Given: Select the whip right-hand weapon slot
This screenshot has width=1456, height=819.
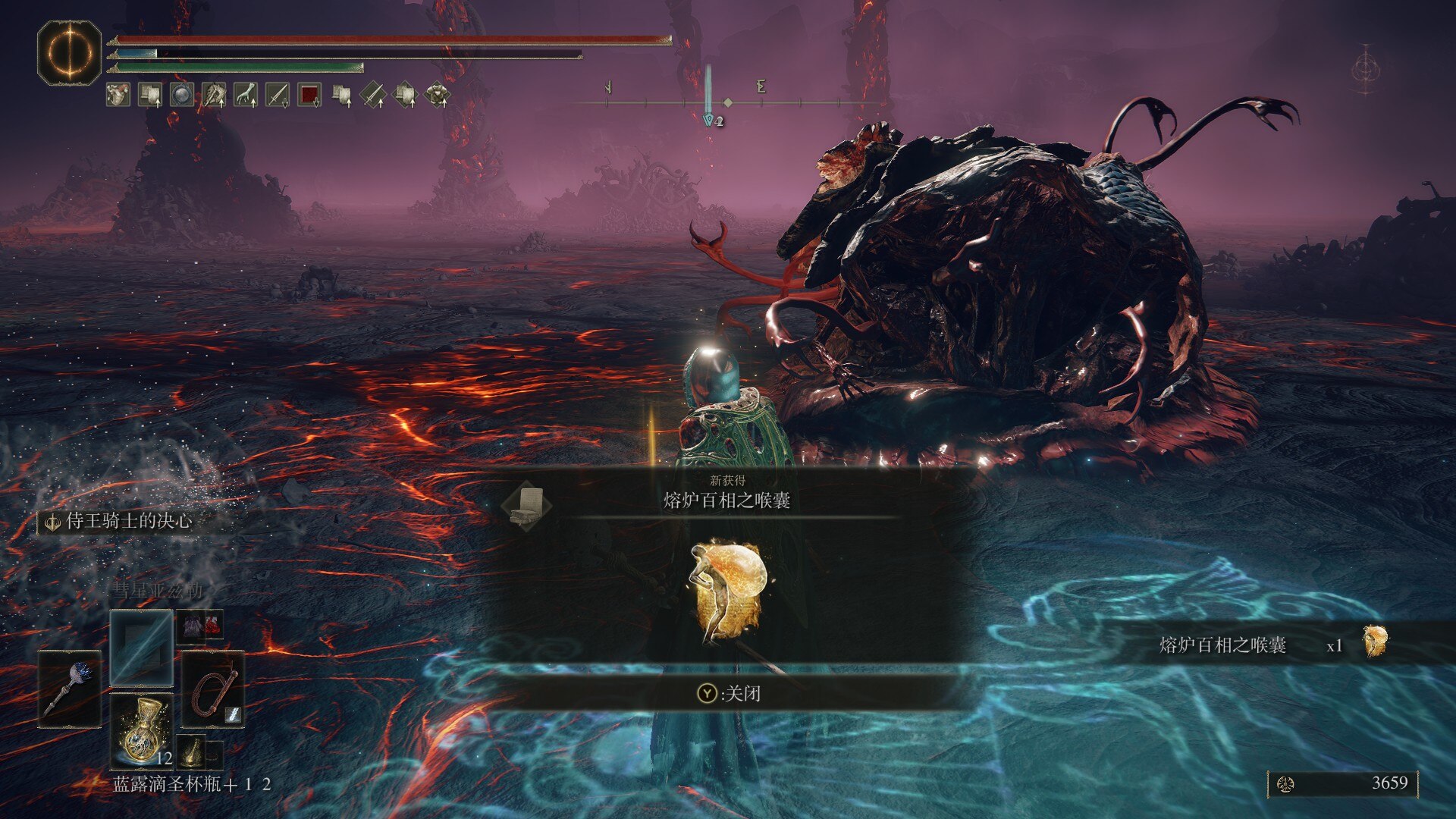Looking at the screenshot, I should pos(213,689).
